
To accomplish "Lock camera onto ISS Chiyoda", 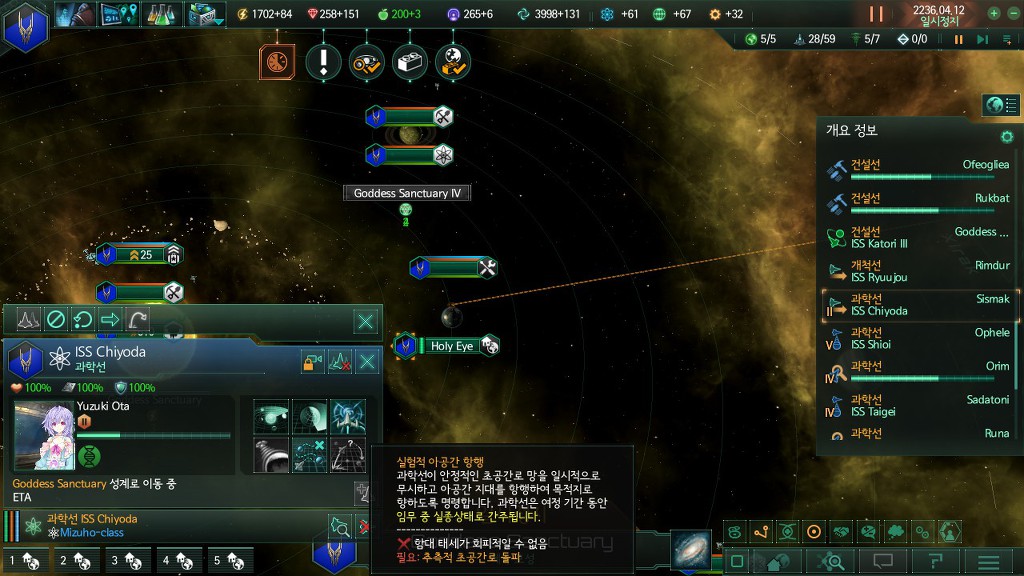I will tap(311, 361).
